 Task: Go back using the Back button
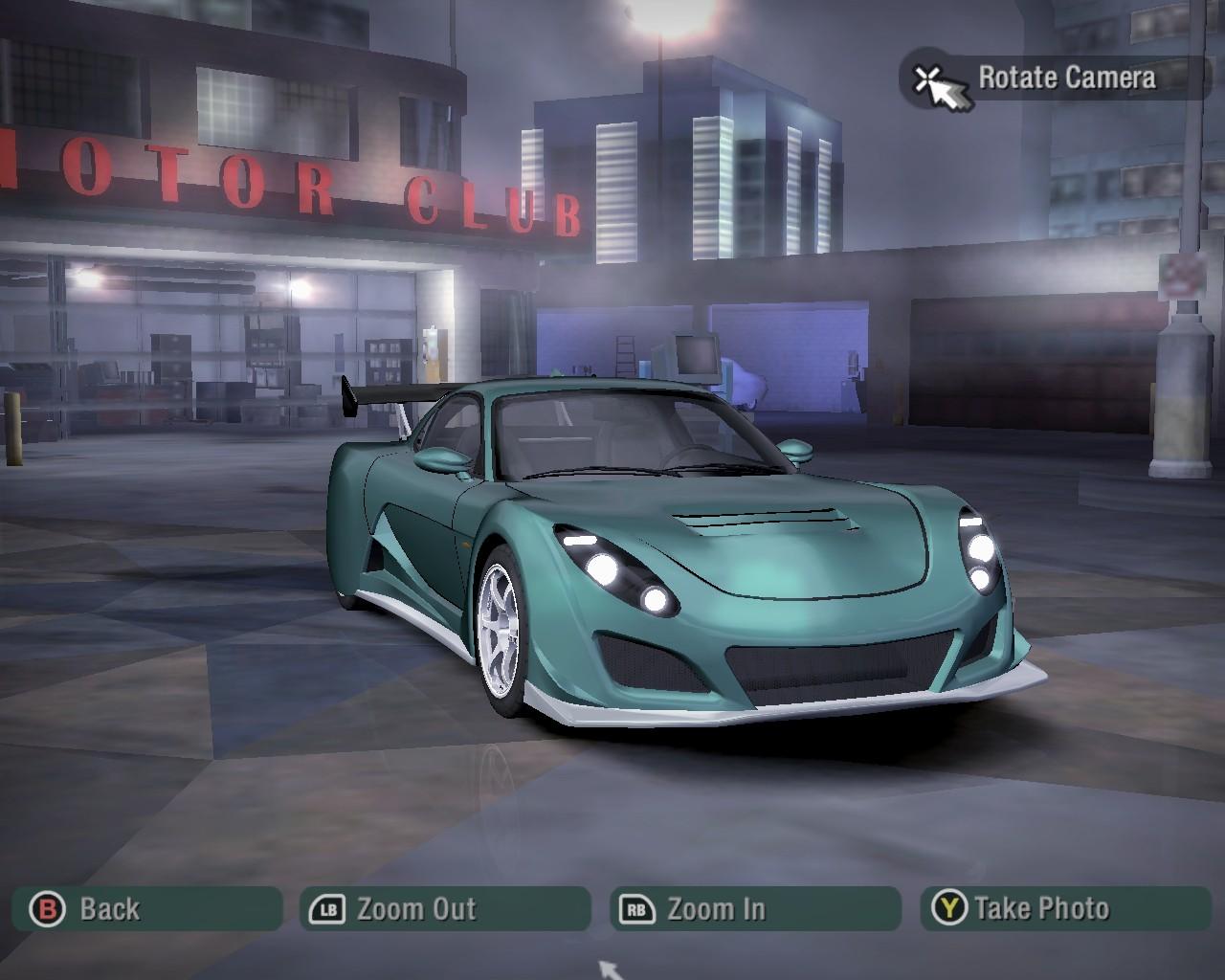148,908
